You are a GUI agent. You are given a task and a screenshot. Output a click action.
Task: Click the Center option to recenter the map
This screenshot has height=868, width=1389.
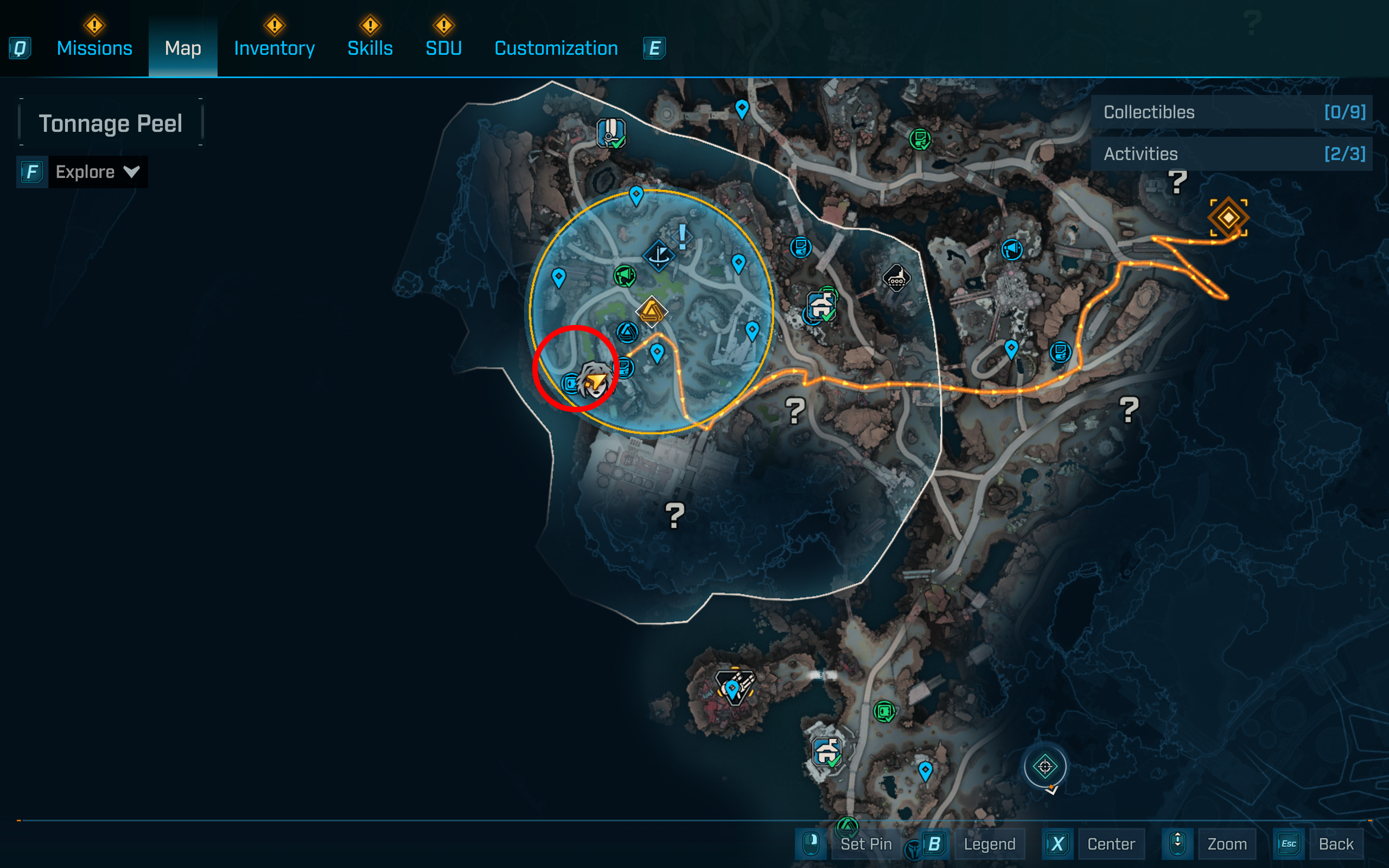click(x=1111, y=844)
